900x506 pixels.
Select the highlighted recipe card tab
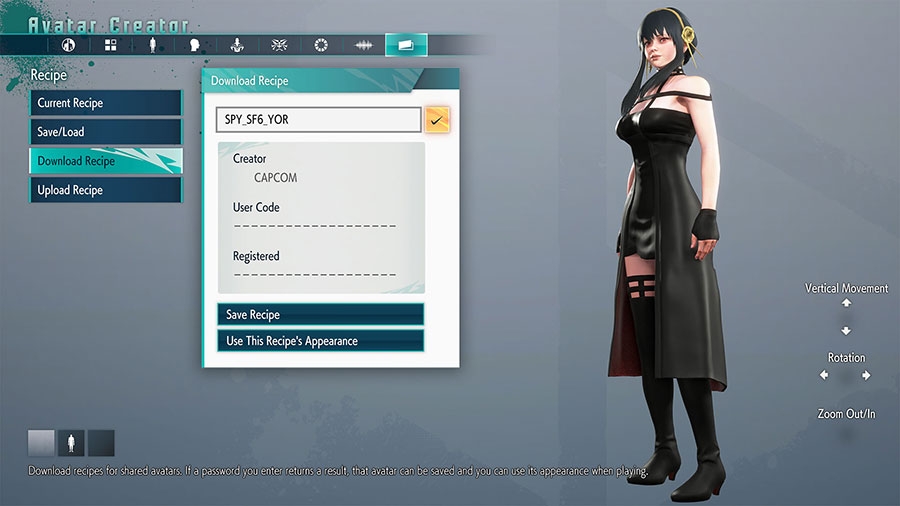[x=406, y=45]
